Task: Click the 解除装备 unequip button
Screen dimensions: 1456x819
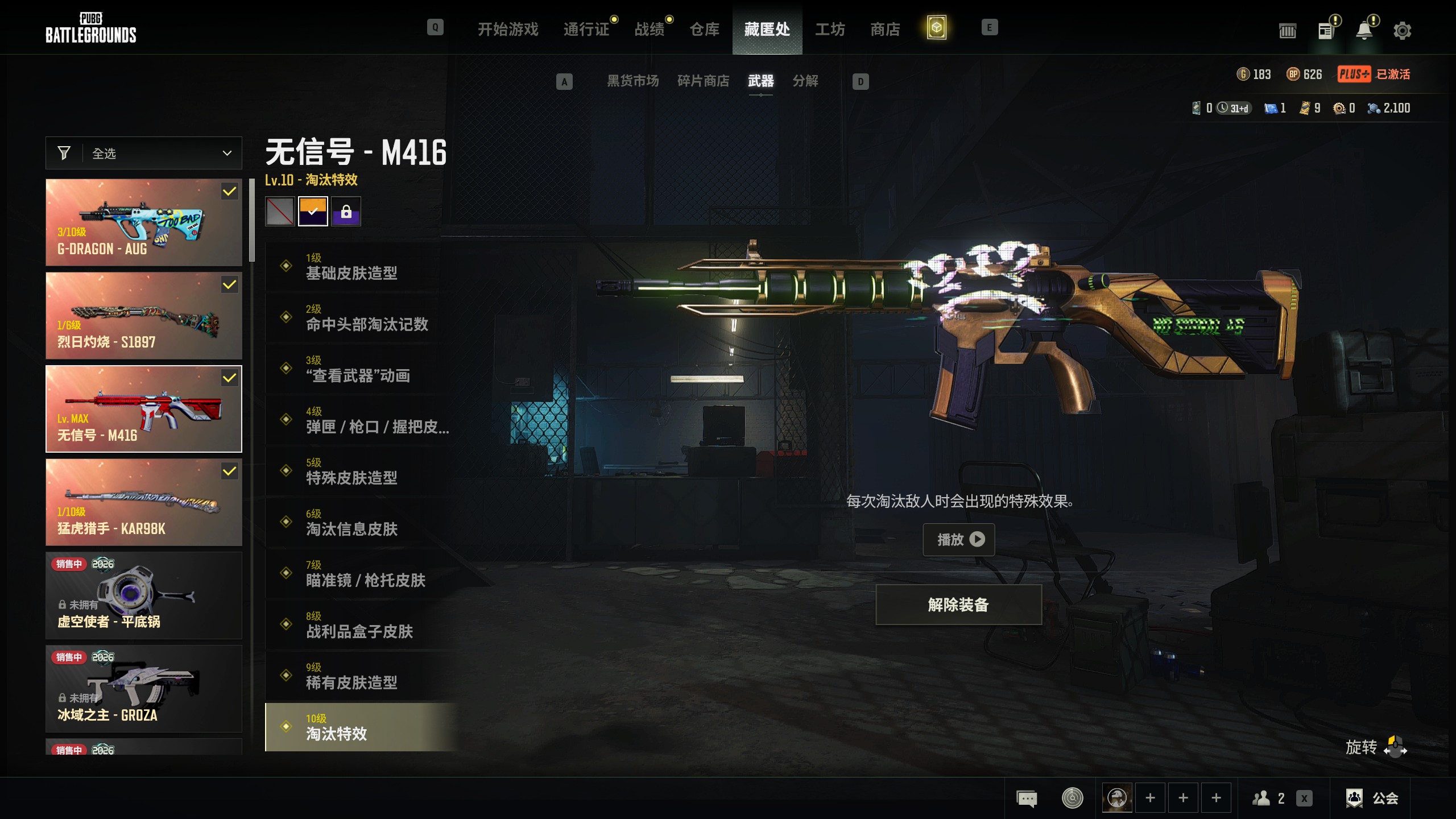Action: (958, 605)
